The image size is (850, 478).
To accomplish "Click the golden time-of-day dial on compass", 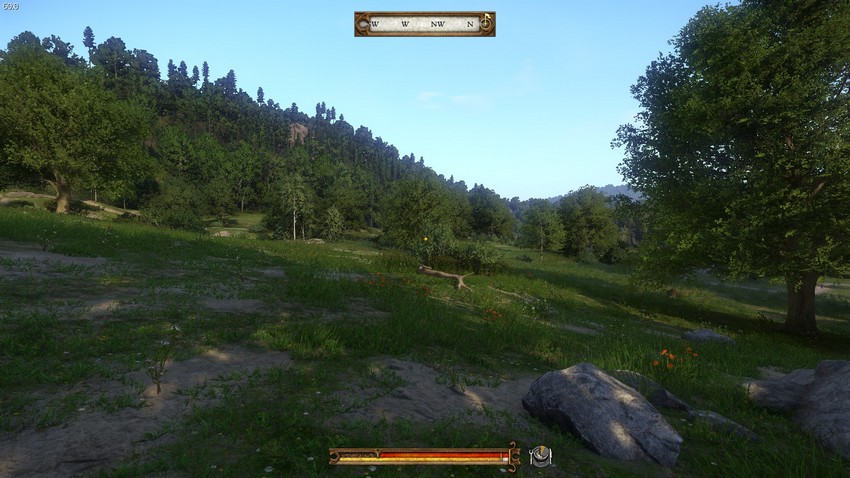I will tap(485, 21).
